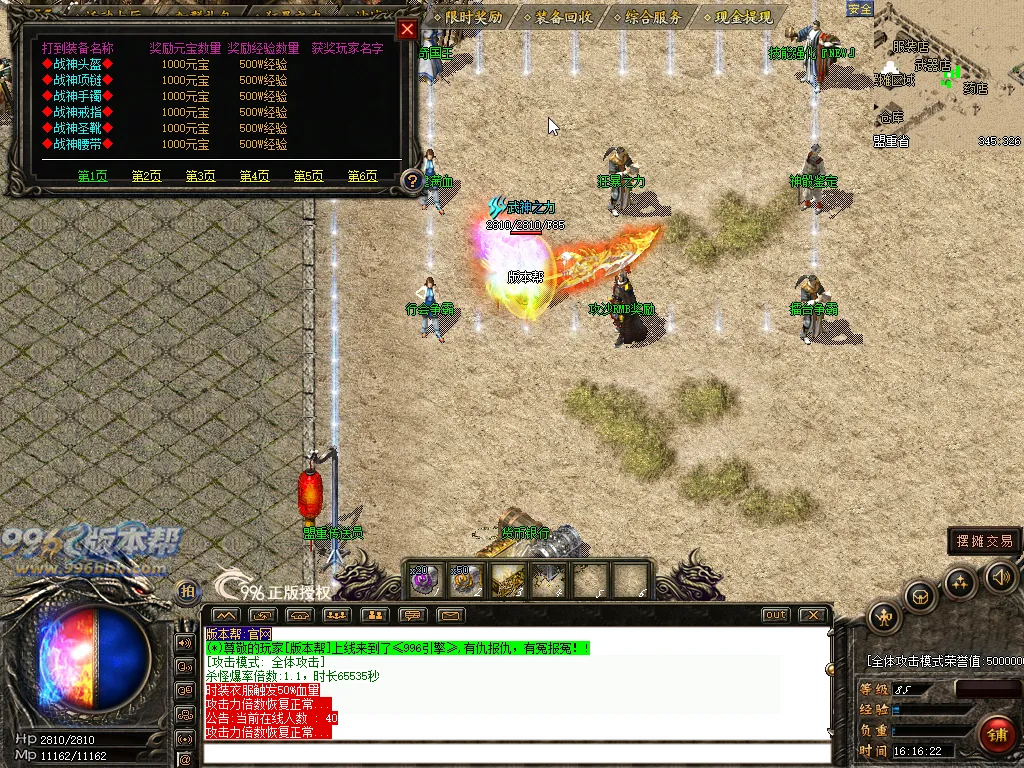Switch to 第6页 of the reward list
Viewport: 1024px width, 768px height.
[362, 176]
